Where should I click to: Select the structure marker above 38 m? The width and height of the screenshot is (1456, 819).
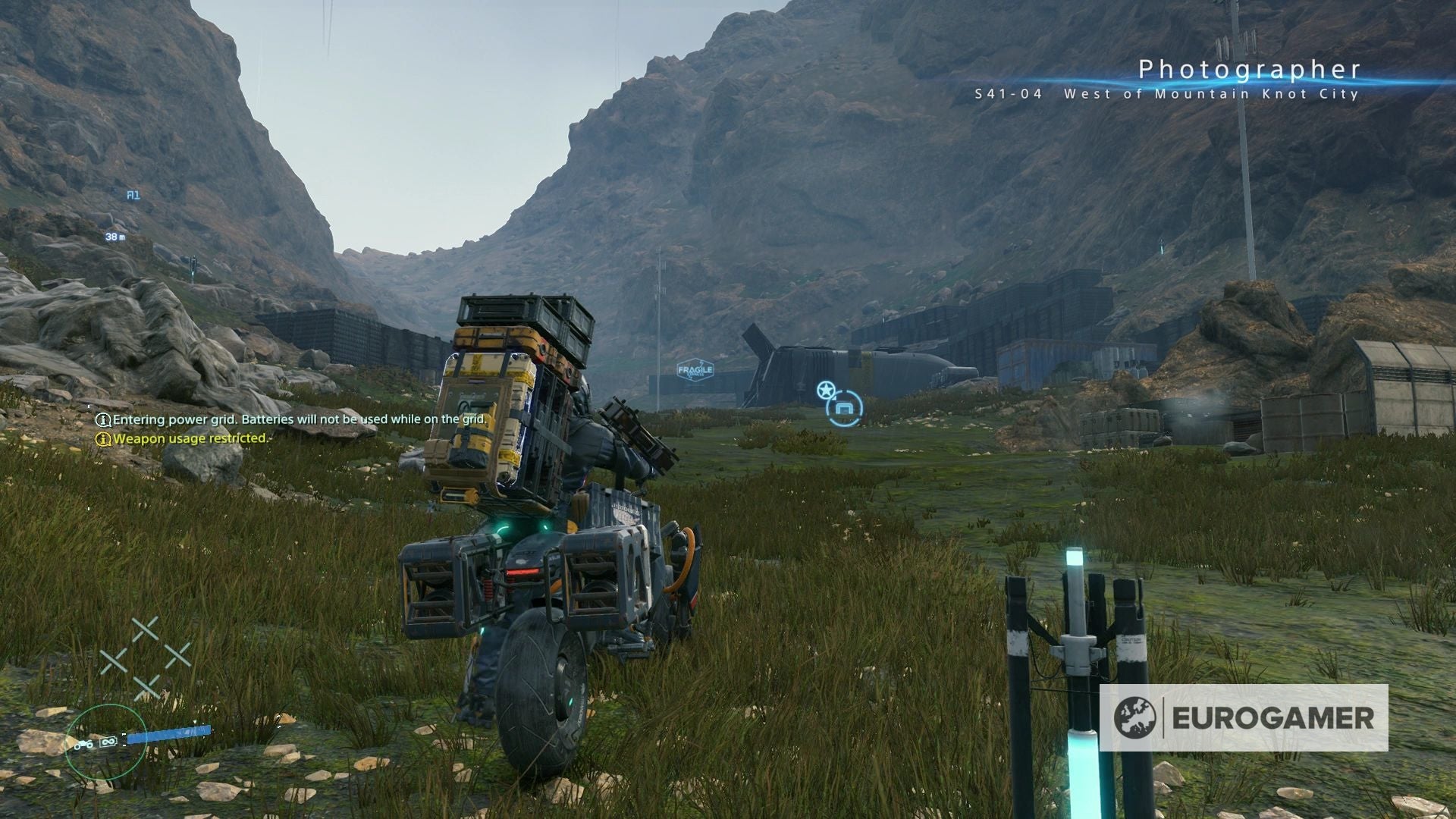[x=133, y=196]
